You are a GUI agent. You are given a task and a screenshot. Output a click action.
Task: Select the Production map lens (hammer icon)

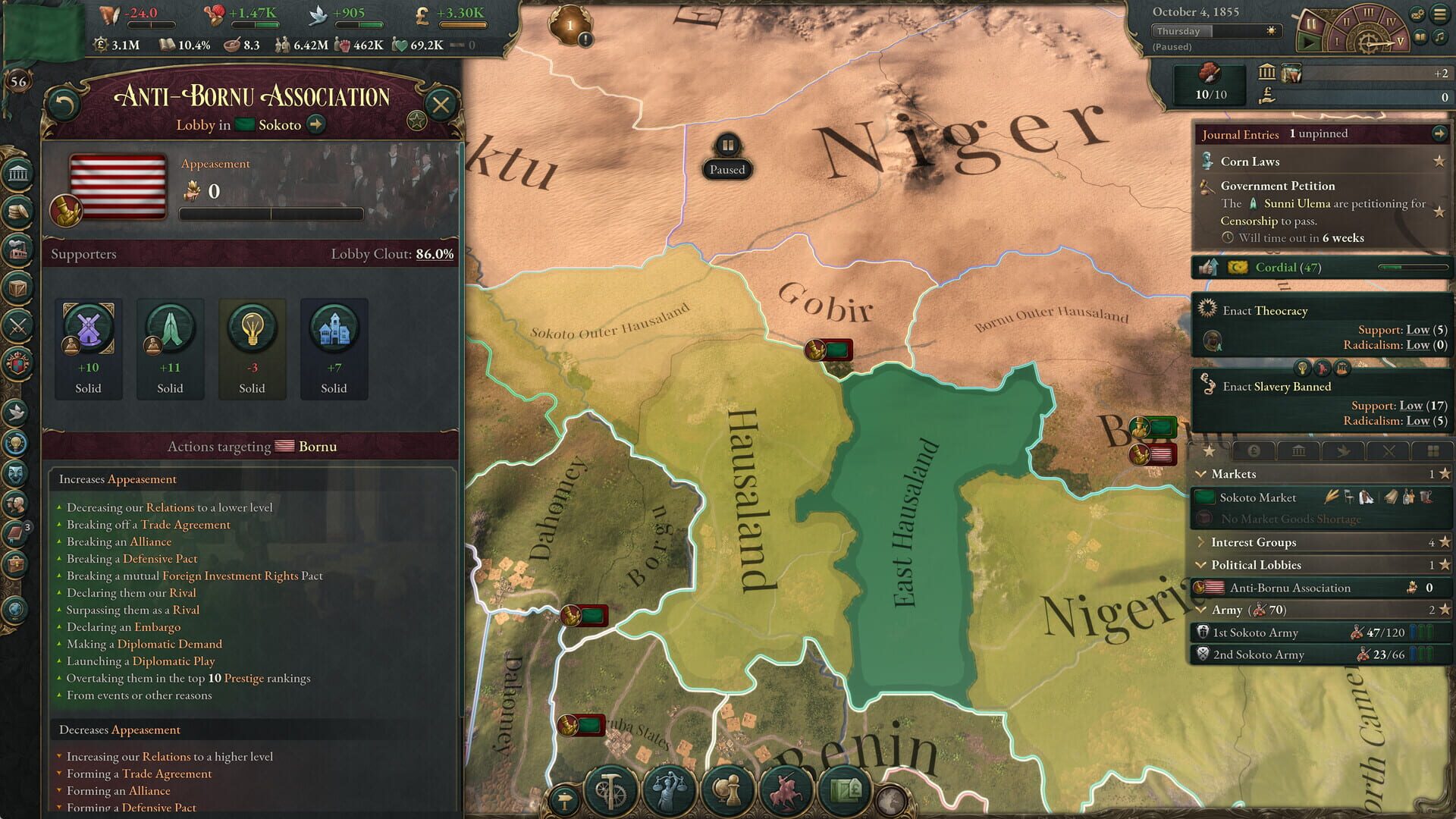tap(611, 789)
